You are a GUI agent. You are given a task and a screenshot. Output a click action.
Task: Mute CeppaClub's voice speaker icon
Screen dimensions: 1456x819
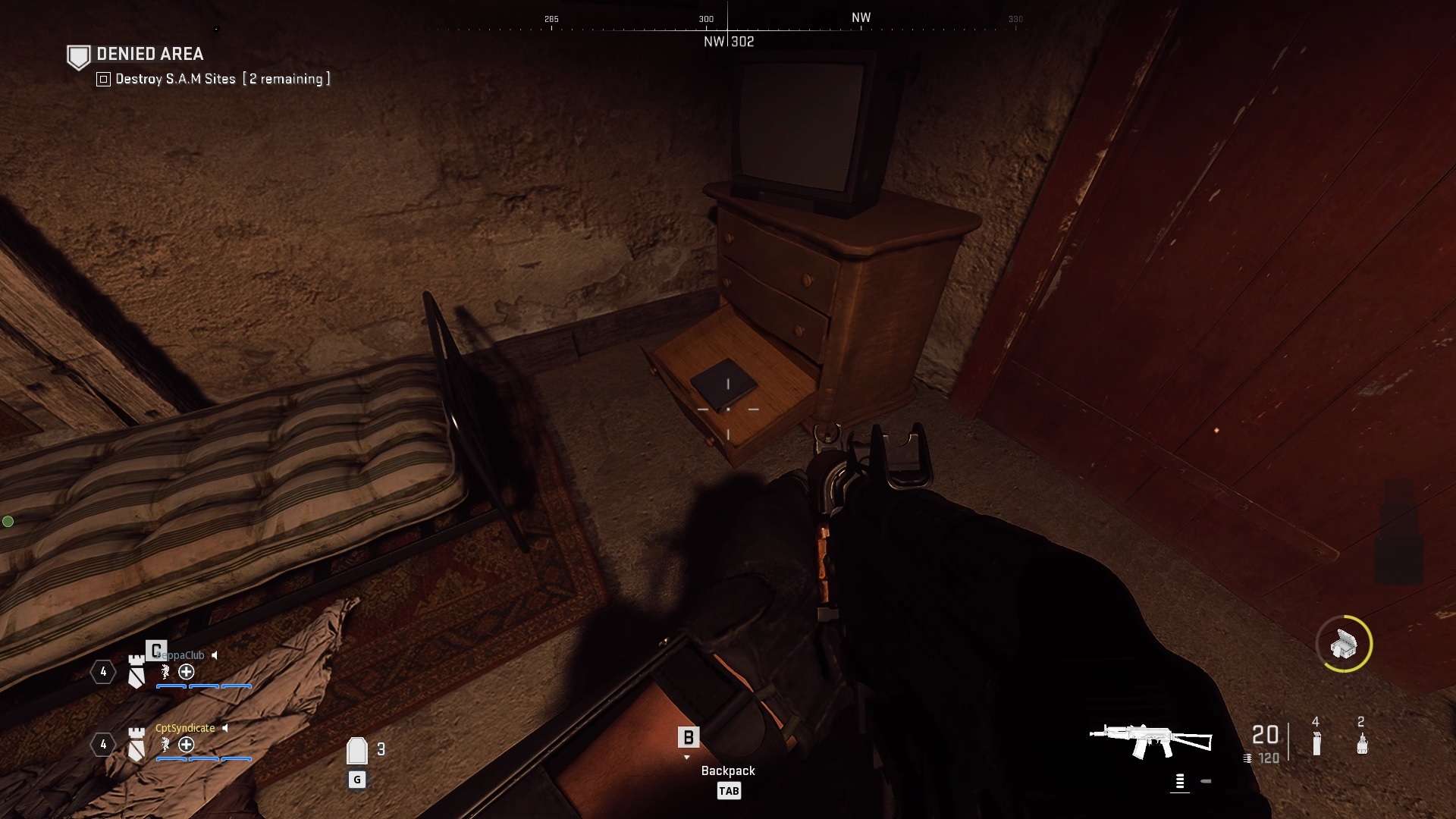[215, 654]
